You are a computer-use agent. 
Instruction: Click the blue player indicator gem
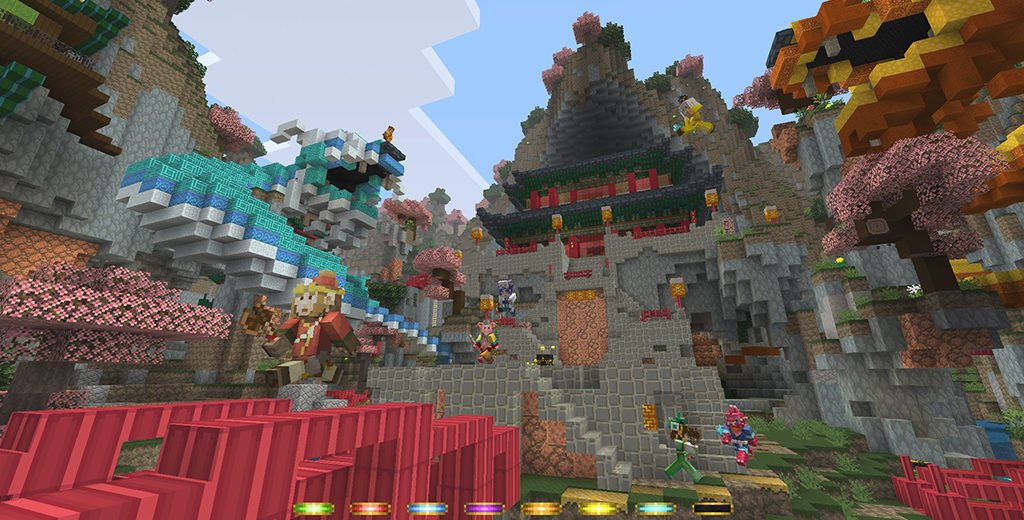click(x=426, y=508)
